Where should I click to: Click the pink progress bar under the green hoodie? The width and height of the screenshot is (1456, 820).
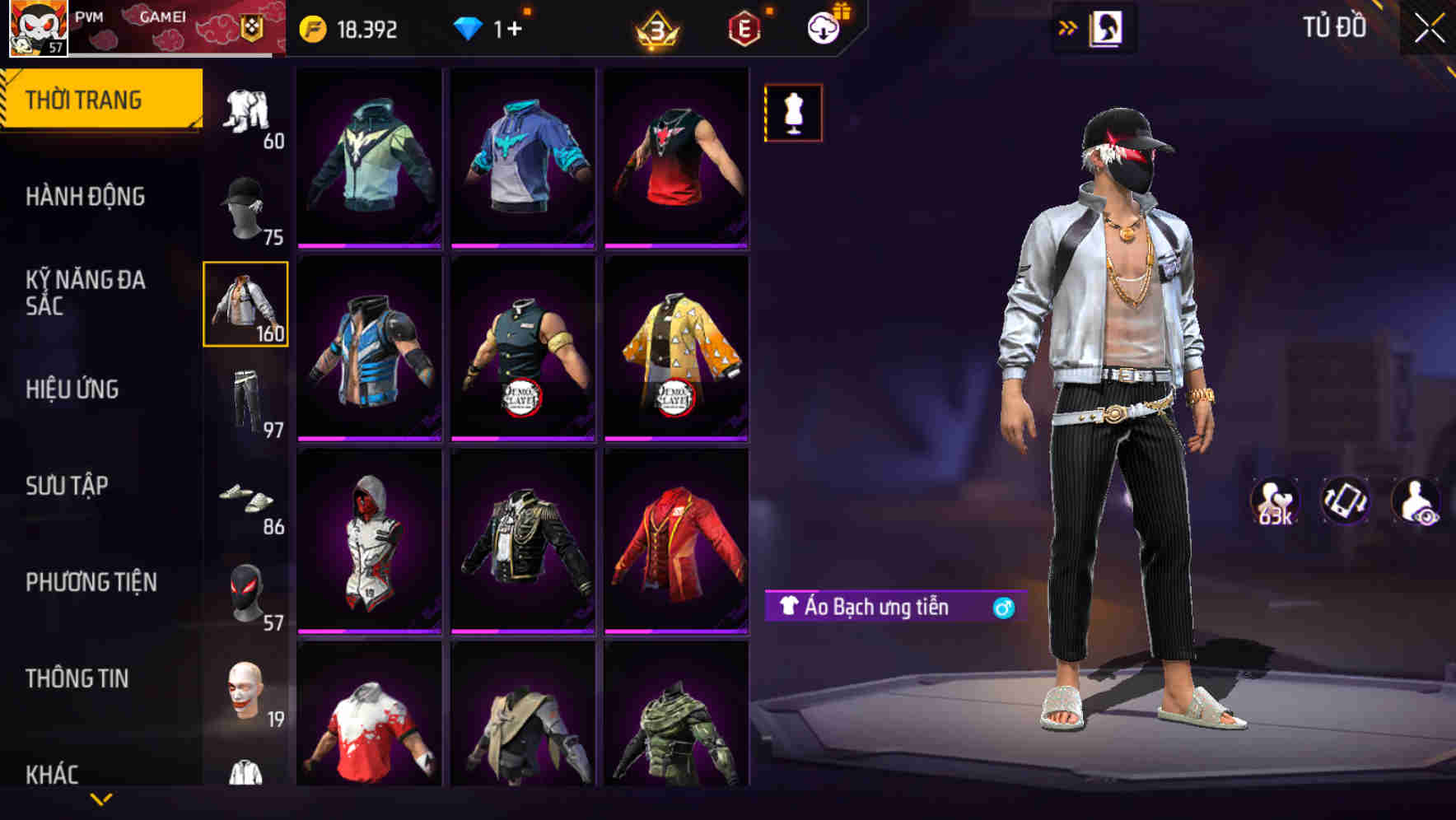367,245
